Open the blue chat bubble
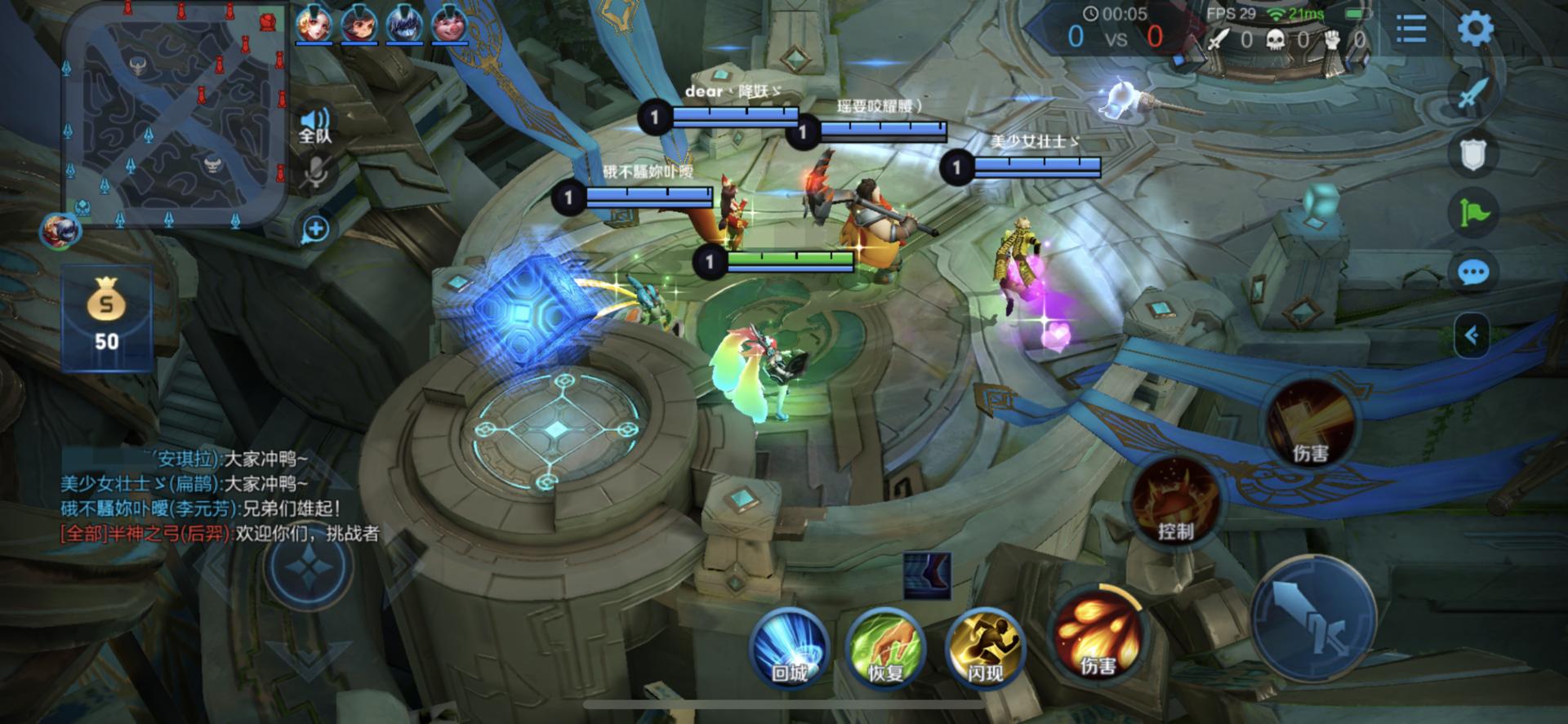The height and width of the screenshot is (724, 1568). click(x=1473, y=273)
